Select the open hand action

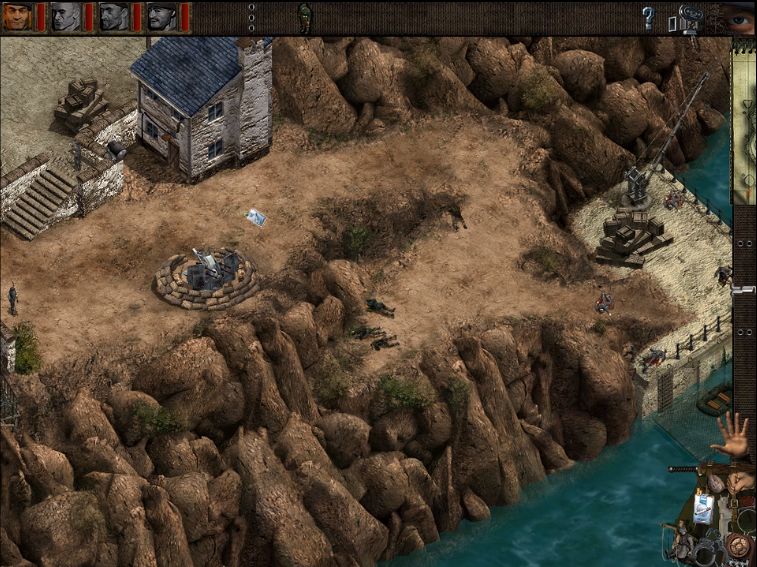click(735, 435)
